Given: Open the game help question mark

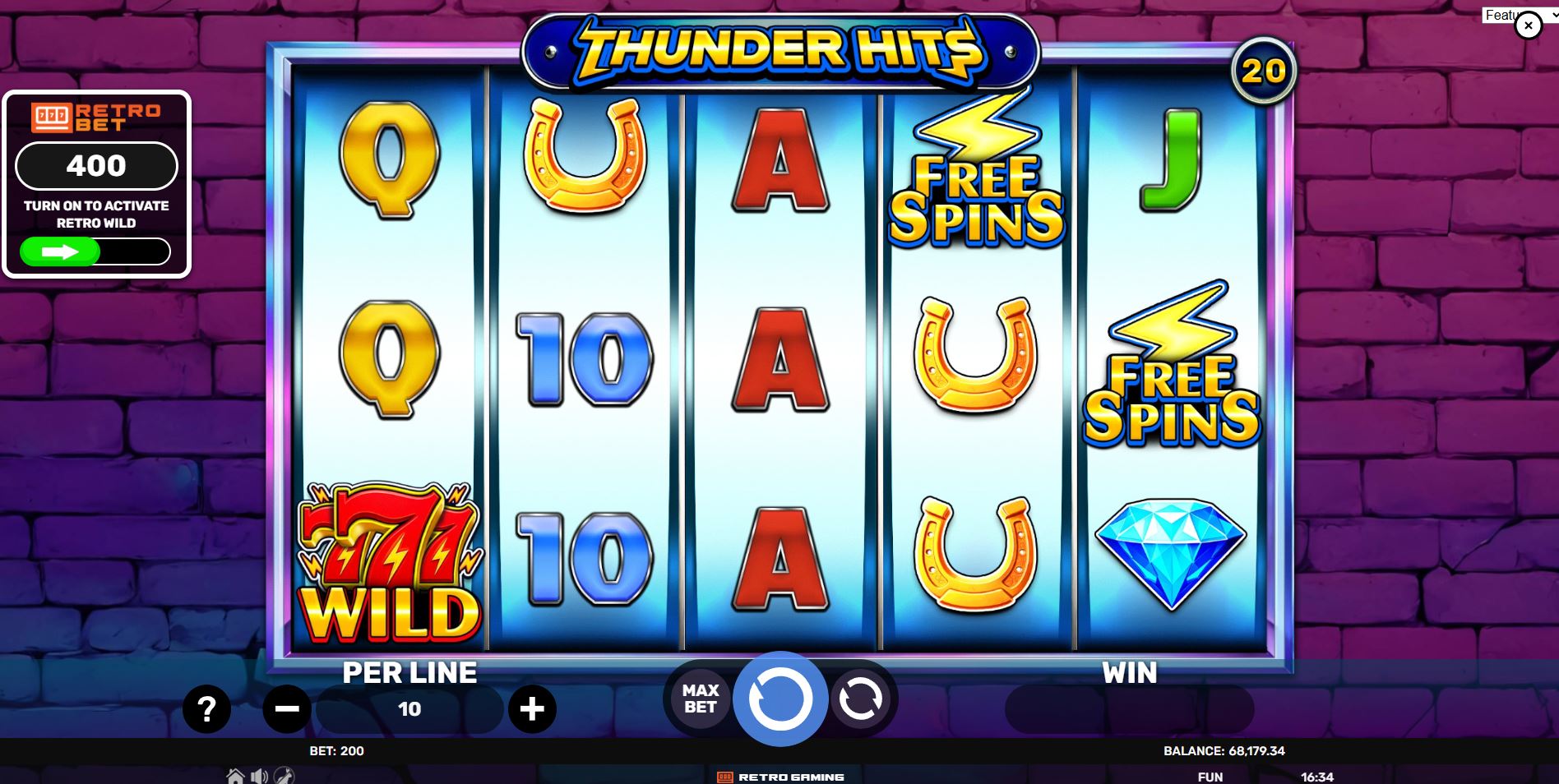Looking at the screenshot, I should tap(206, 708).
